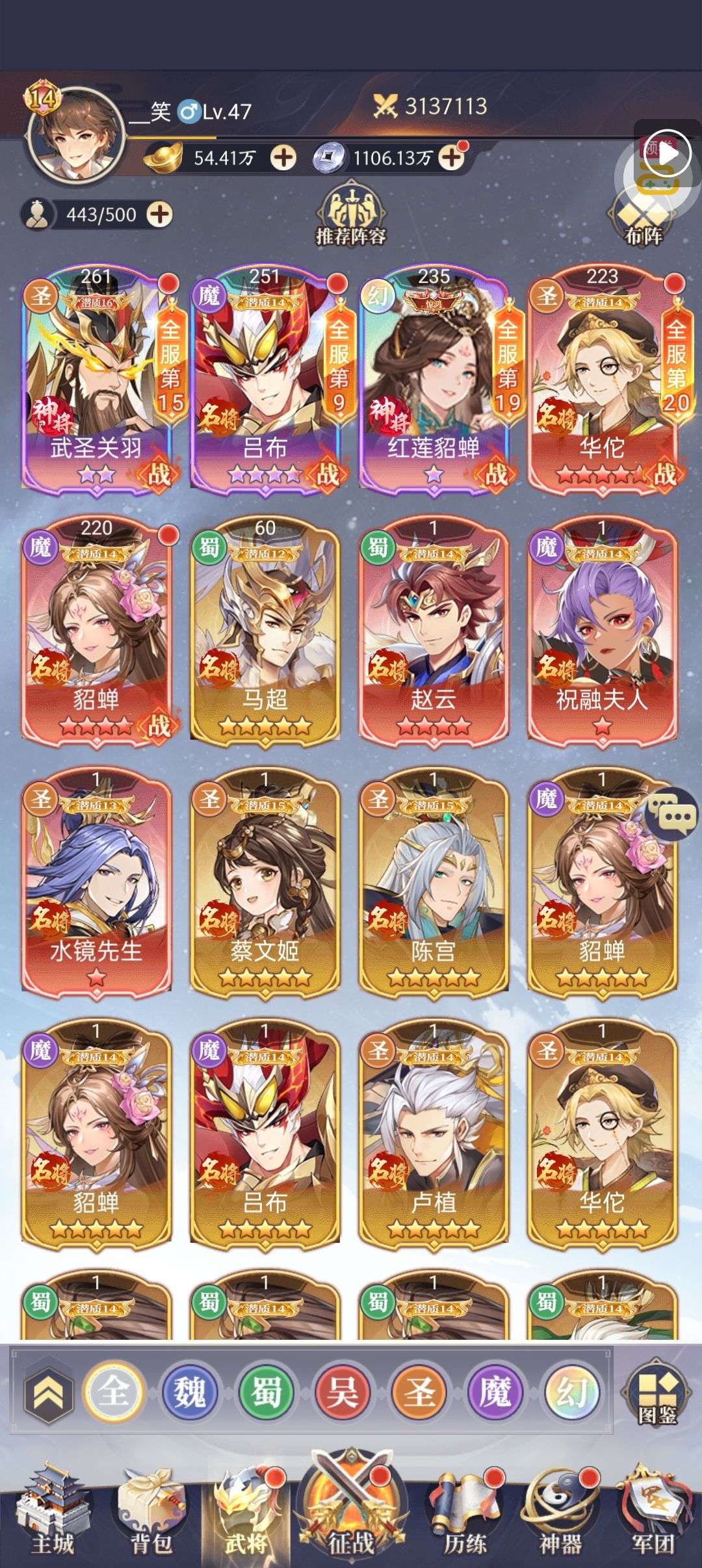Filter heroes by 魏 faction
Screen dimensions: 702x1568
(x=189, y=1392)
